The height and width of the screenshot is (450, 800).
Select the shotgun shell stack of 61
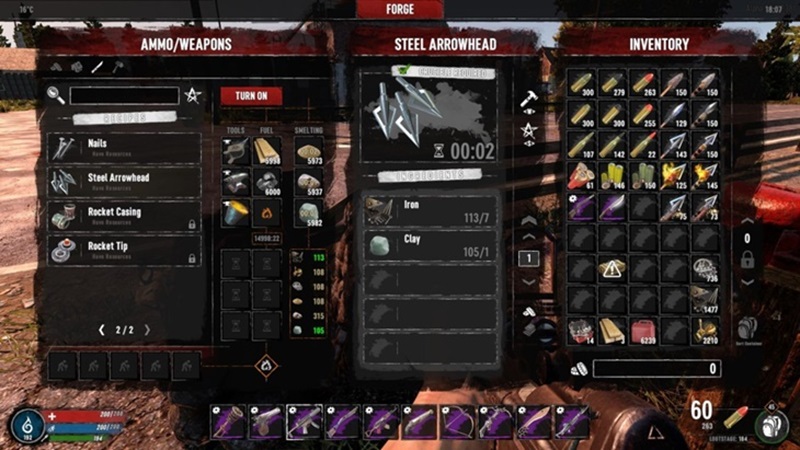tap(581, 176)
